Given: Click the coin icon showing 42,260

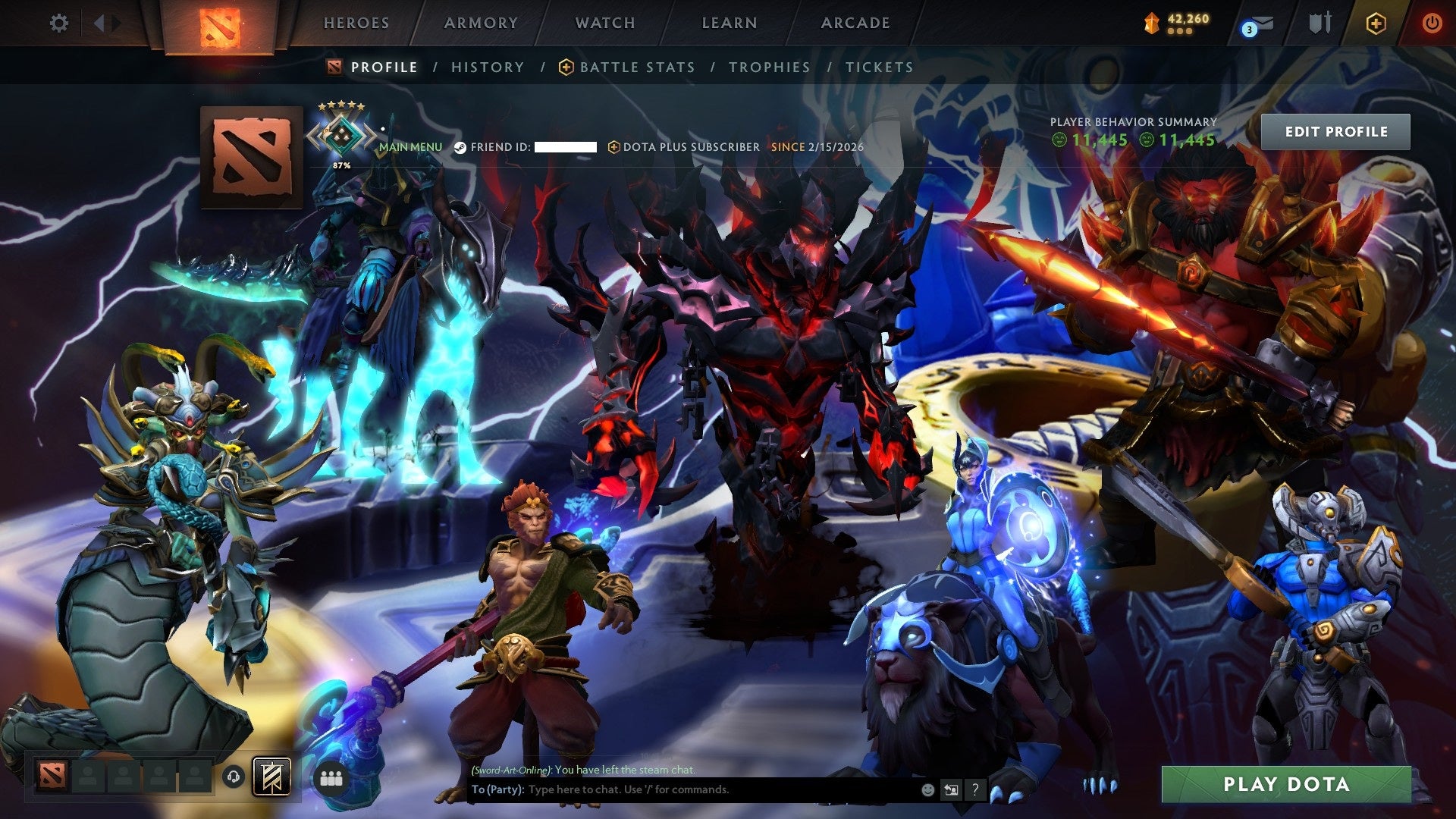Looking at the screenshot, I should [1153, 21].
